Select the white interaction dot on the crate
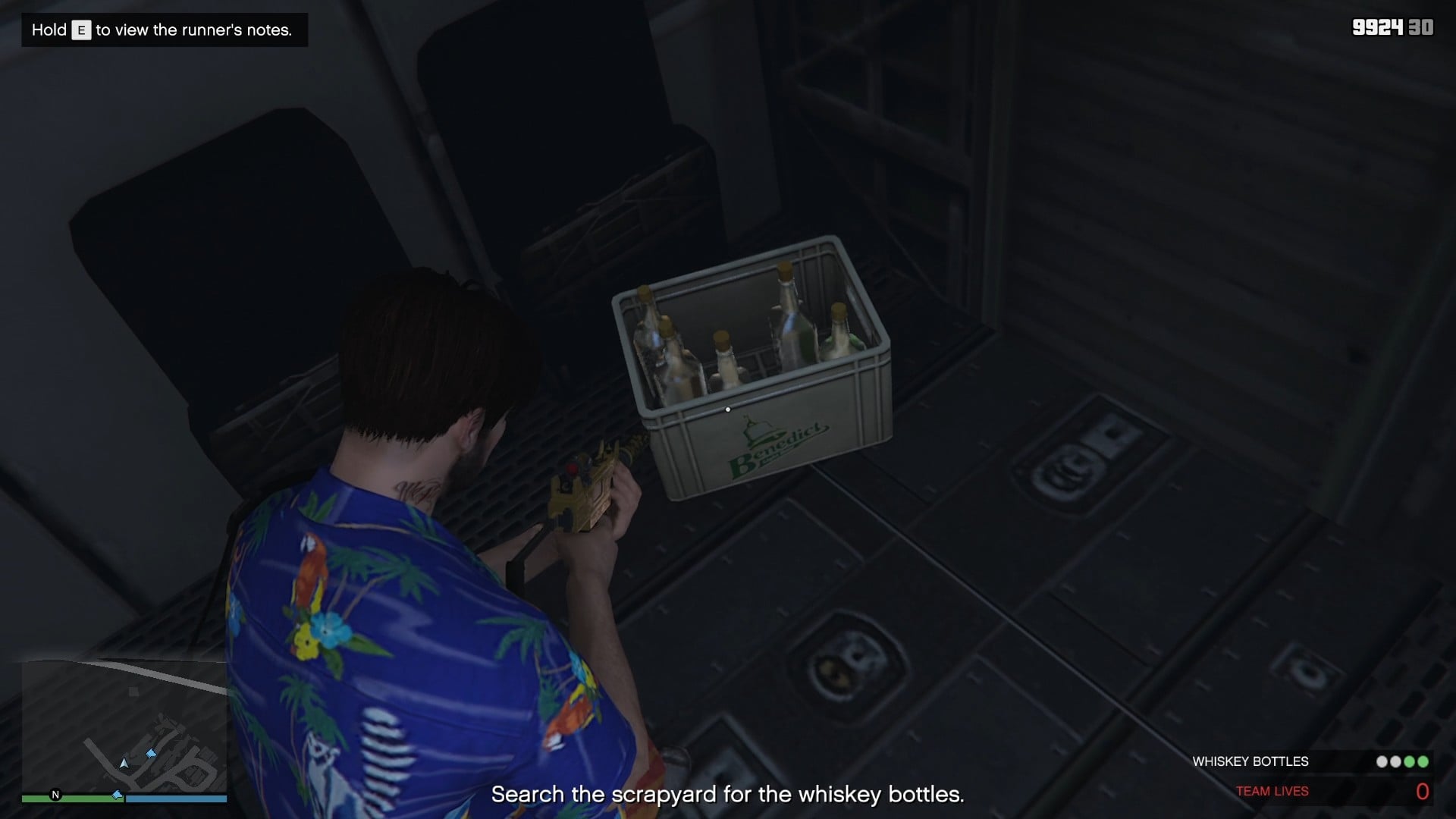 click(x=729, y=408)
